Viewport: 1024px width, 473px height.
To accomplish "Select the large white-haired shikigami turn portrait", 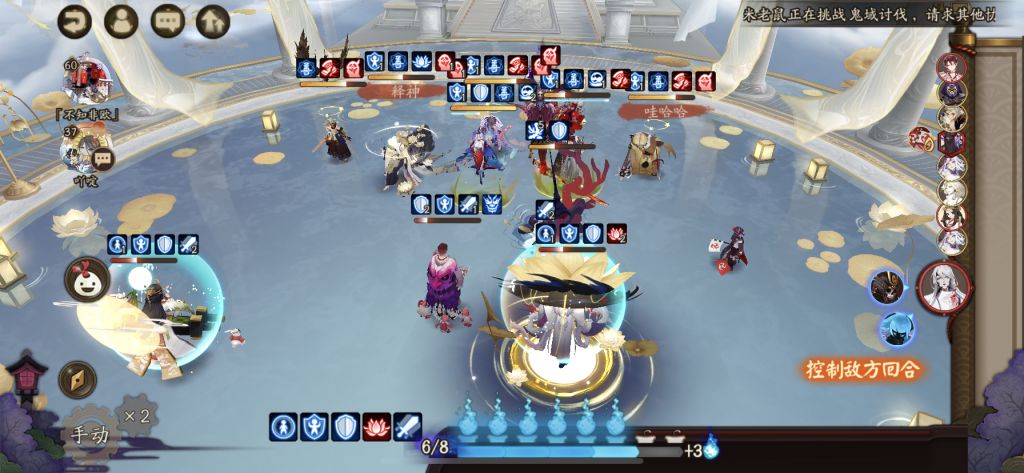I will point(943,288).
